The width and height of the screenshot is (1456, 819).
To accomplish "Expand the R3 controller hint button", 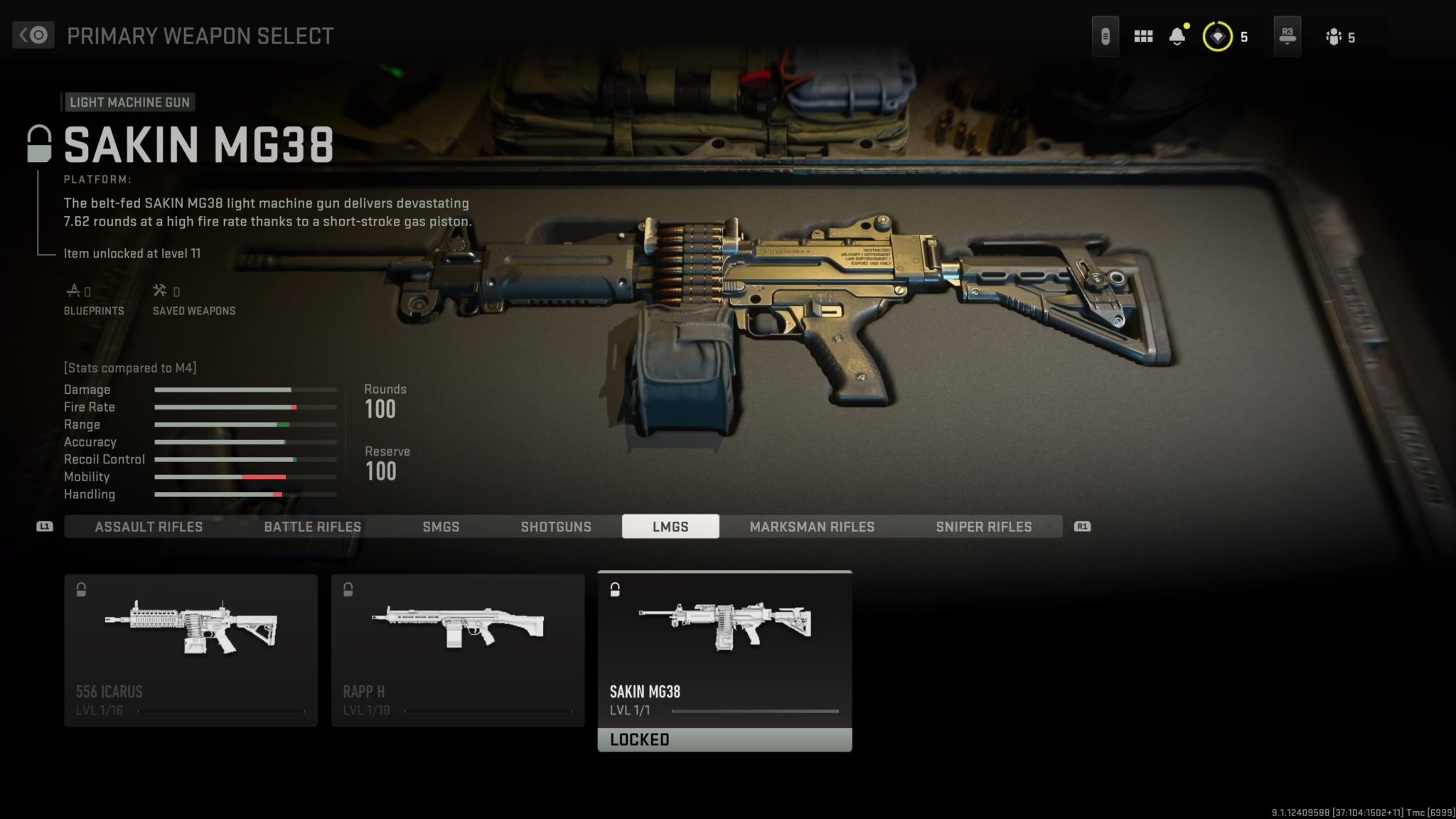I will (x=1286, y=36).
